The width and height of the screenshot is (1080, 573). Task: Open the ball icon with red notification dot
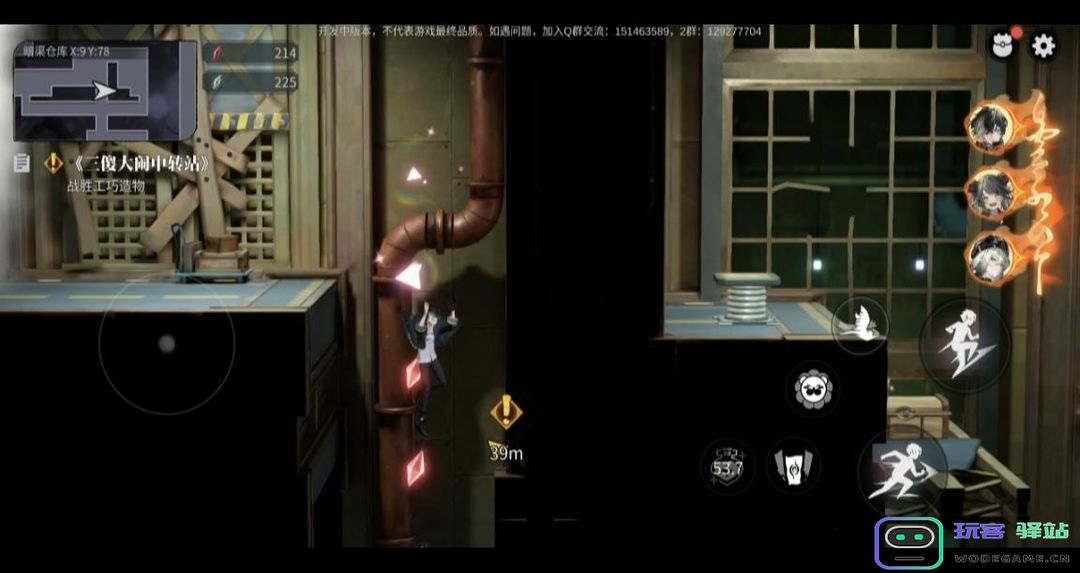(1003, 45)
